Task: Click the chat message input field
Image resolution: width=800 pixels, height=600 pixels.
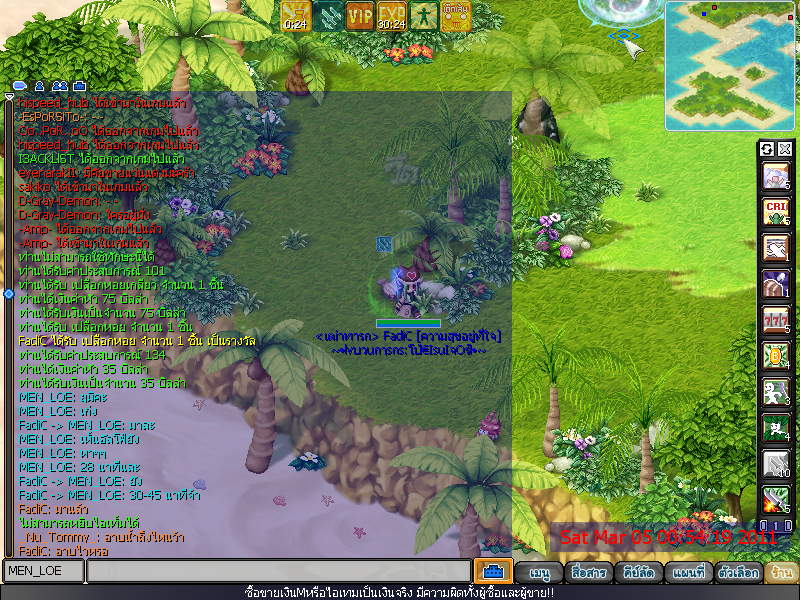Action: click(278, 571)
